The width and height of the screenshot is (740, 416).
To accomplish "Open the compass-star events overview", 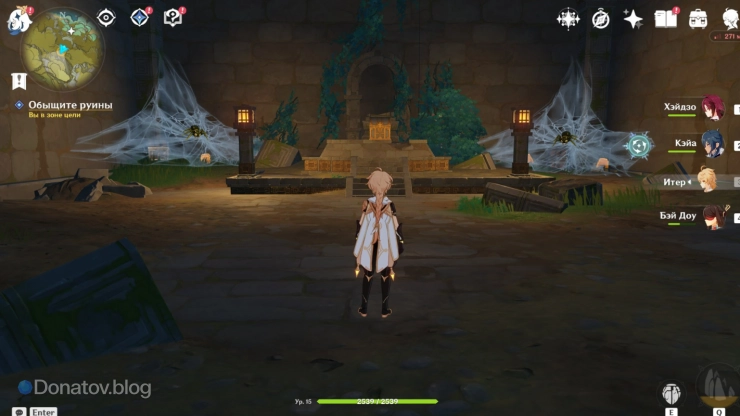I will tap(568, 19).
